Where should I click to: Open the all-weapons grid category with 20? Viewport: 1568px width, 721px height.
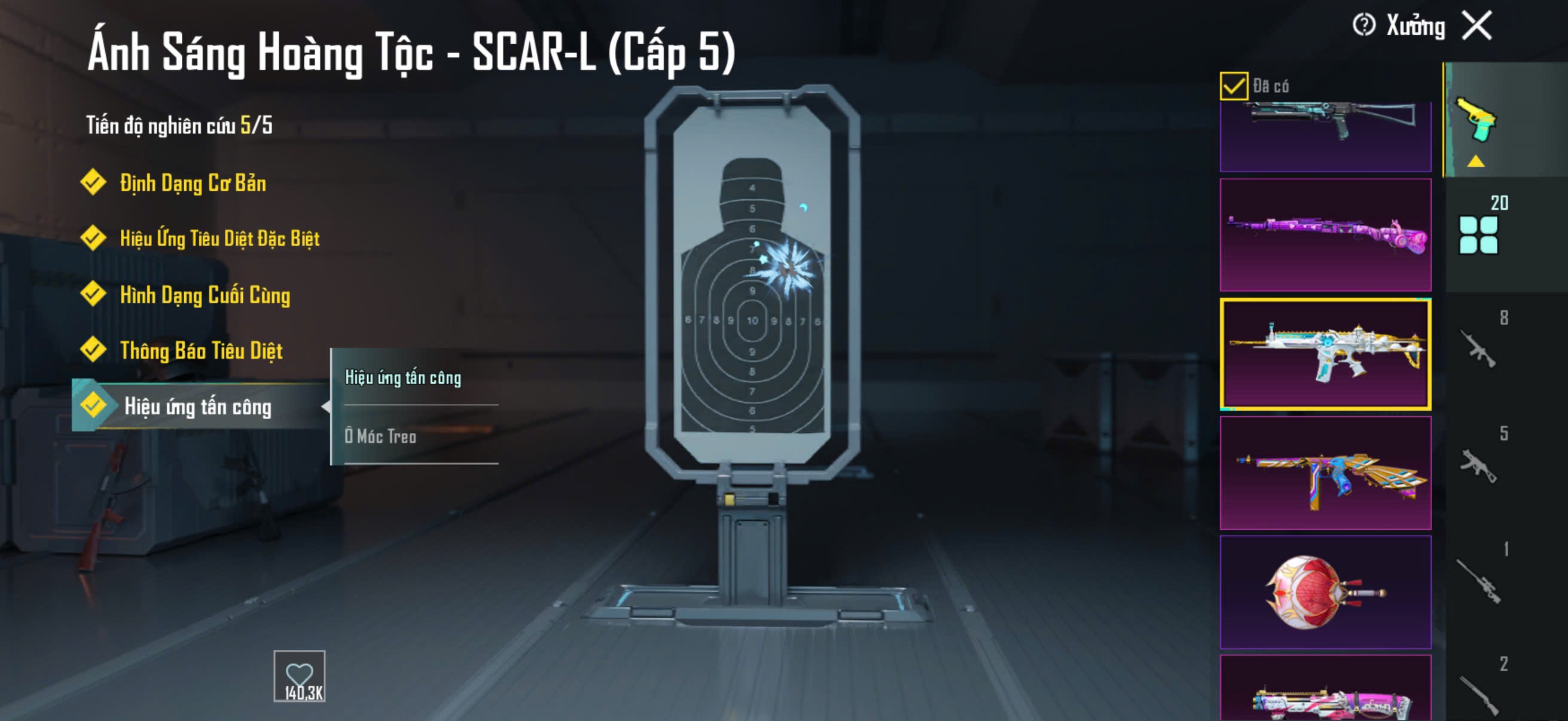coord(1478,234)
